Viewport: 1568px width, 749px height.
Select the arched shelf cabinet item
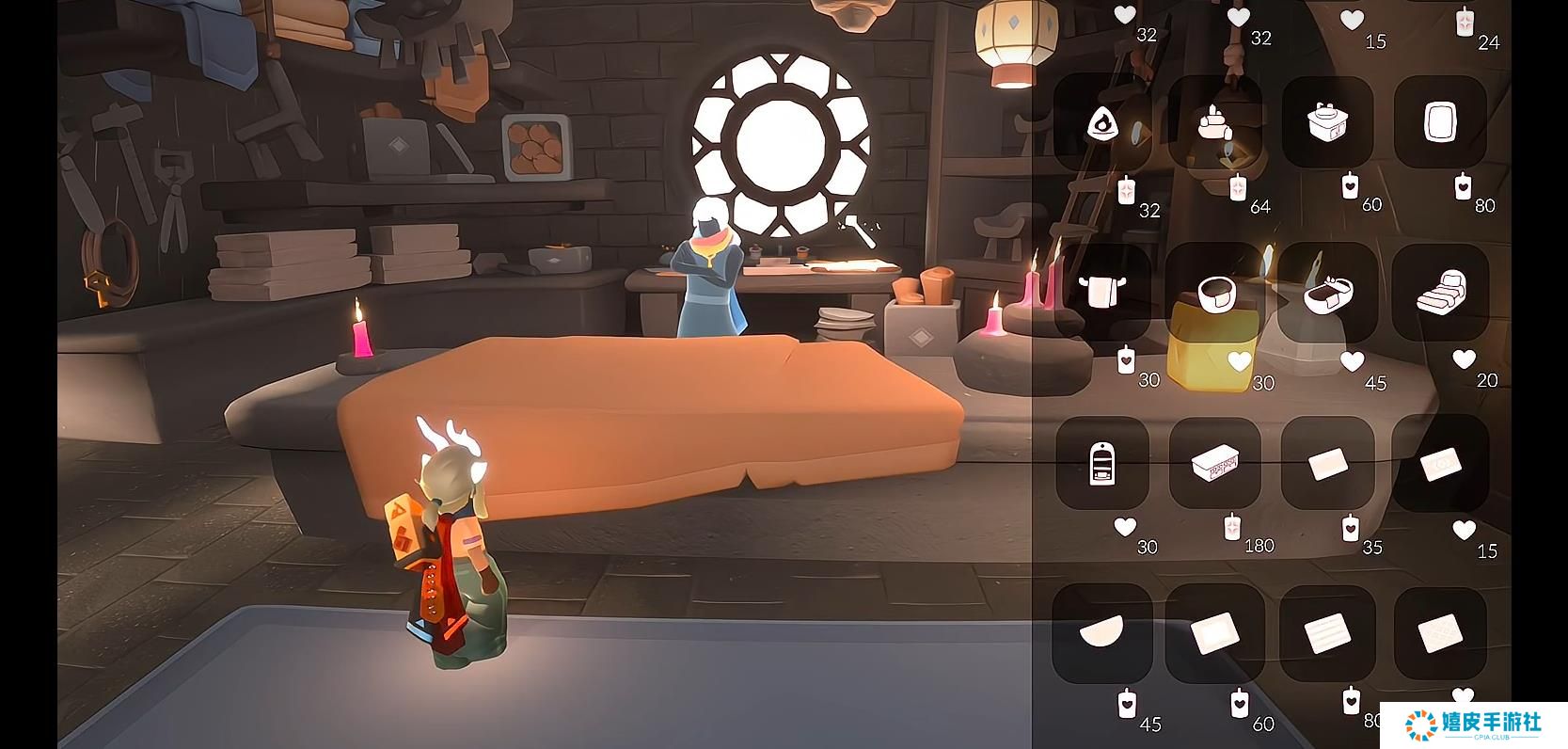click(x=1101, y=463)
